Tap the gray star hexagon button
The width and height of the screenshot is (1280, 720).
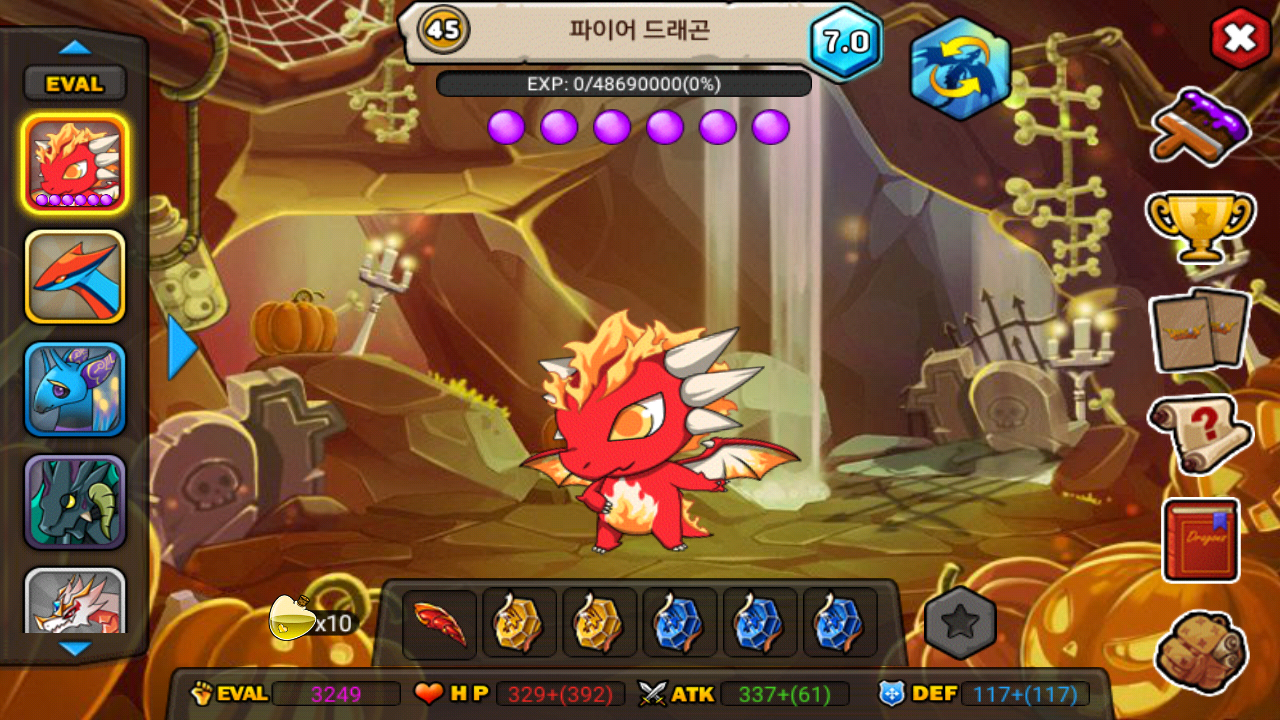pos(960,623)
